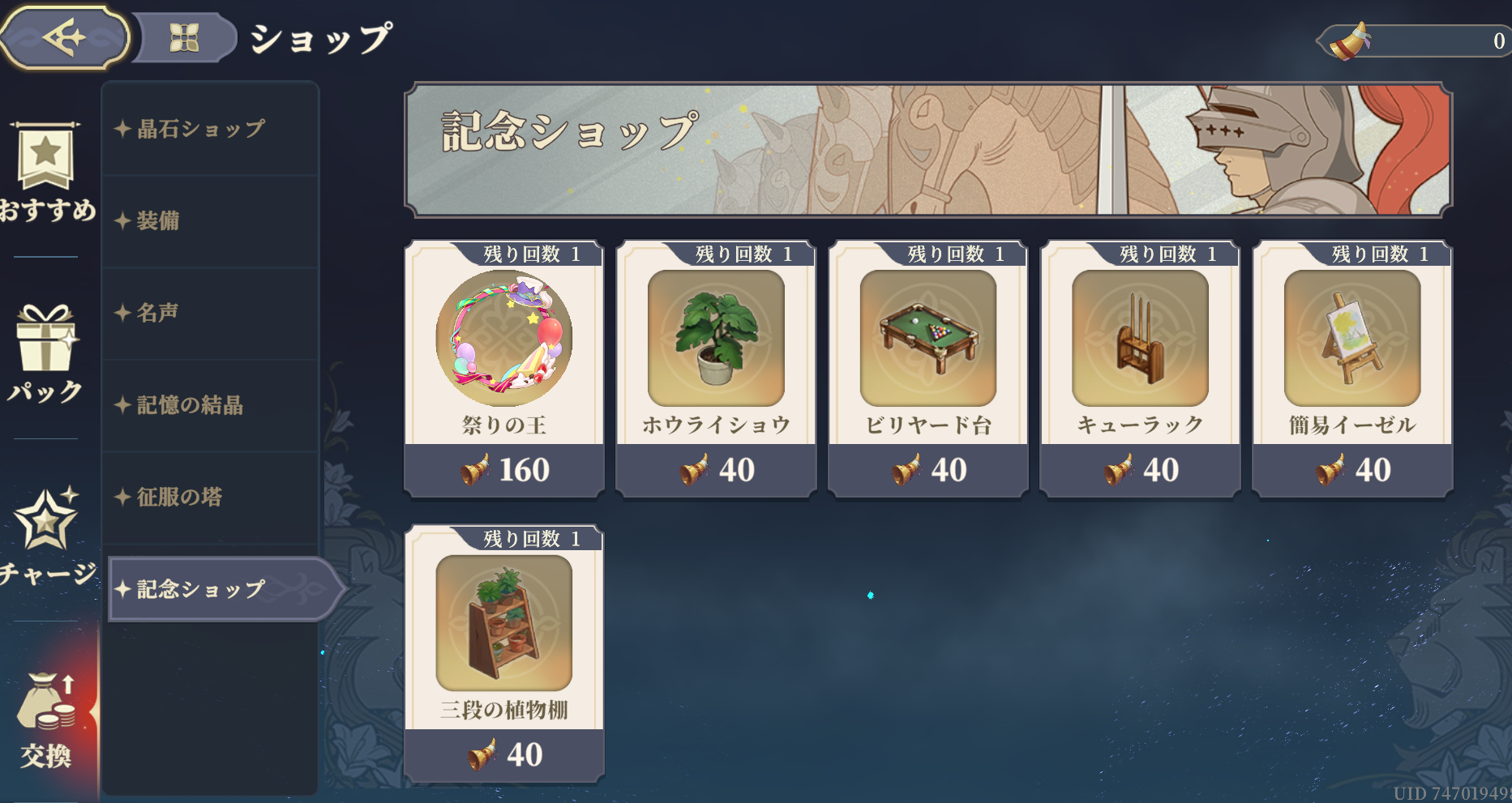
Task: Open the パック section
Action: [x=46, y=352]
